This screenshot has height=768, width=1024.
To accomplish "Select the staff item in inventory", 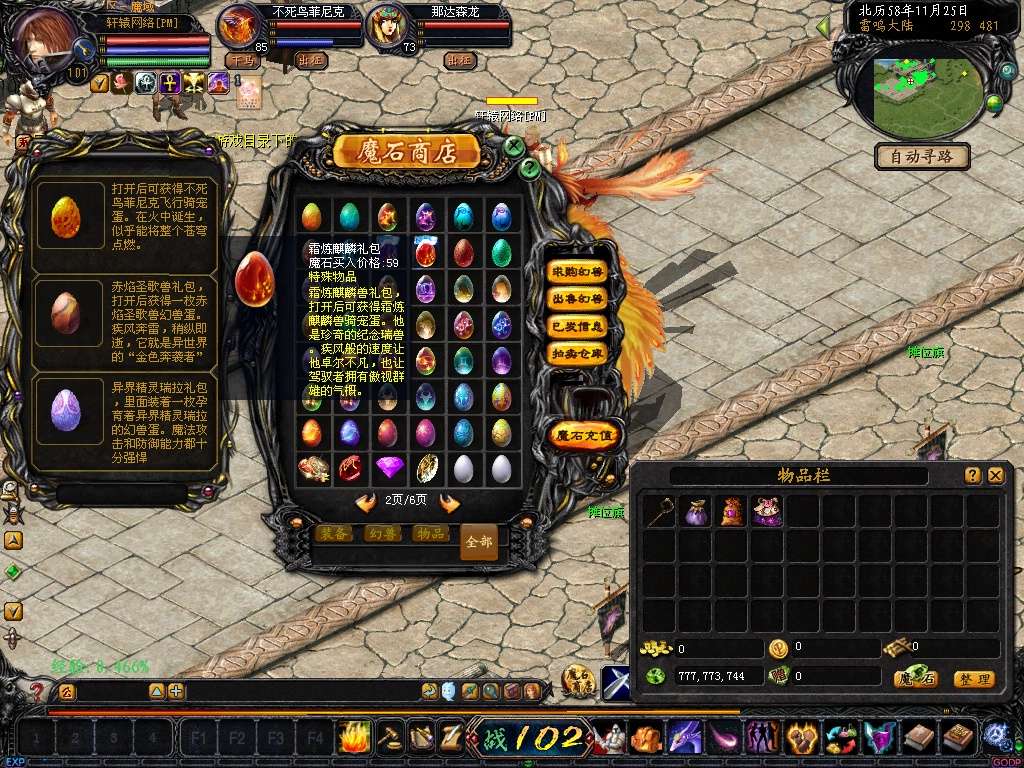I will pos(658,512).
